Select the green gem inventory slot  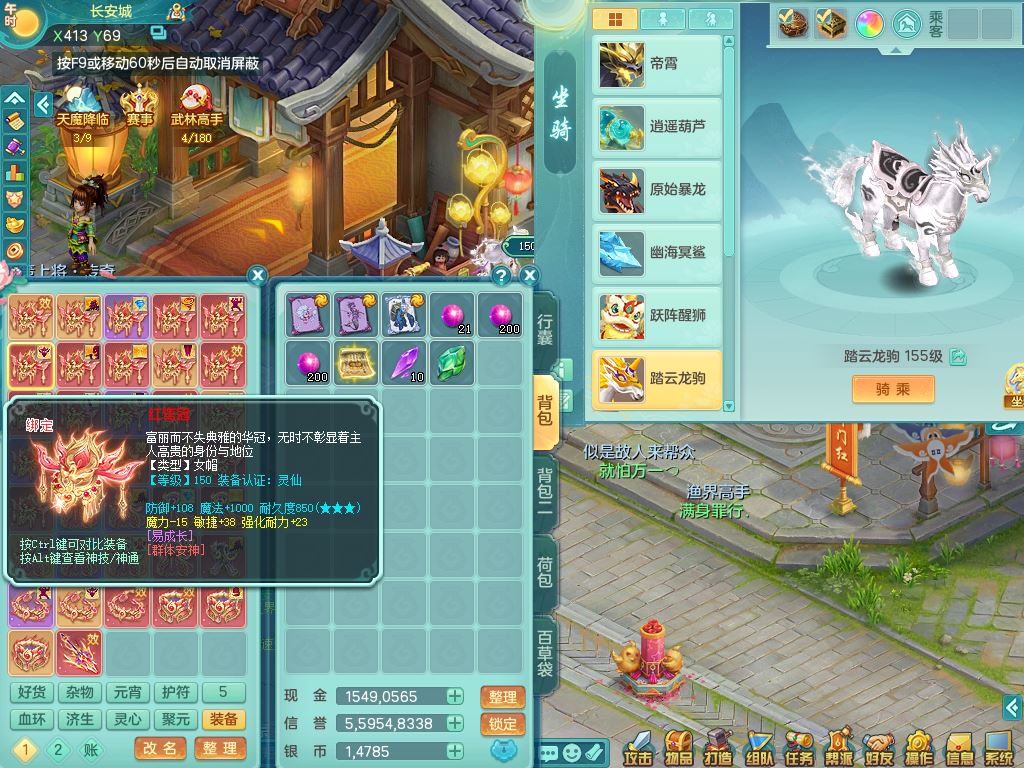coord(452,362)
